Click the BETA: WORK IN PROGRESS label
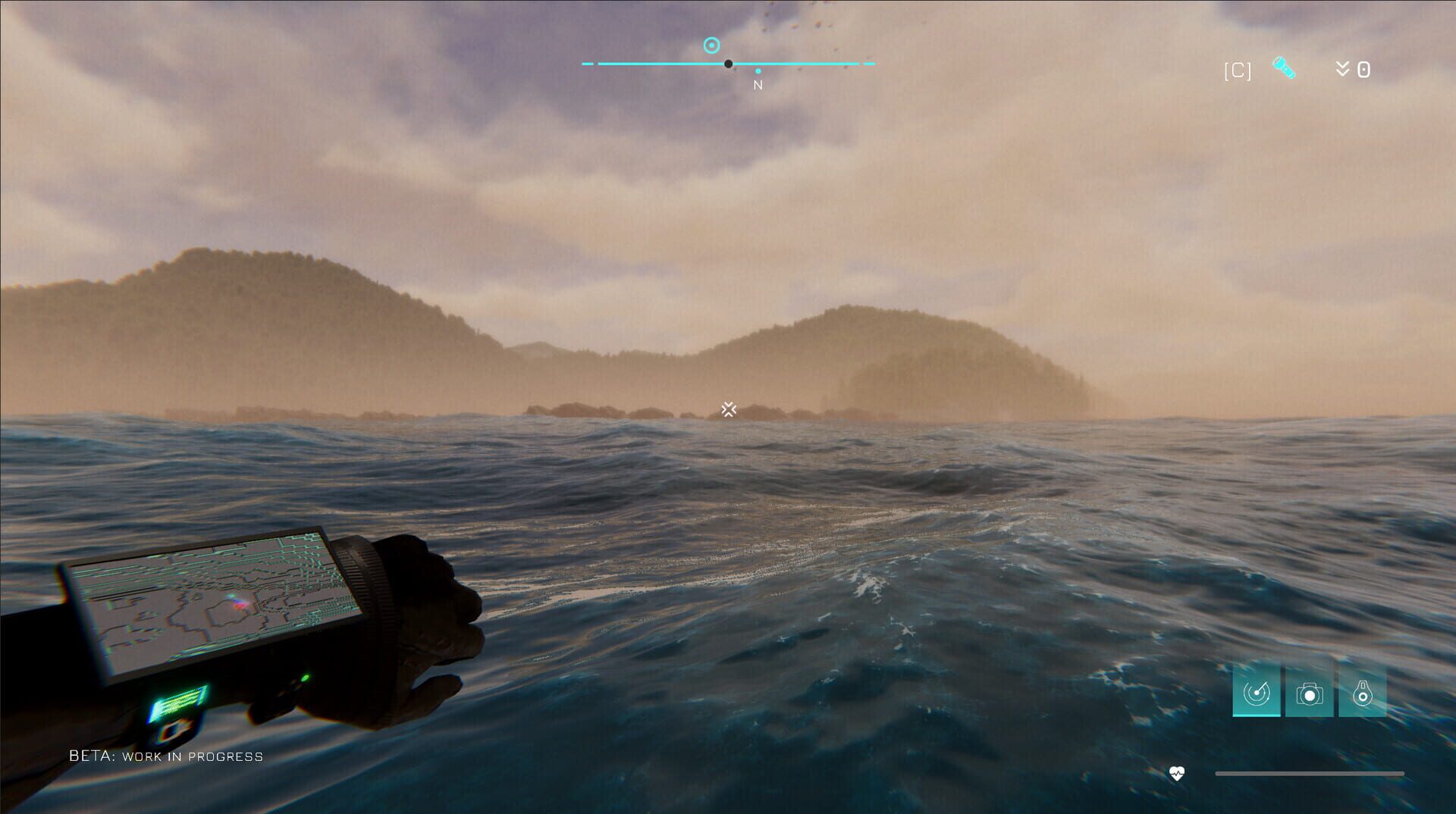The width and height of the screenshot is (1456, 814). click(x=165, y=756)
